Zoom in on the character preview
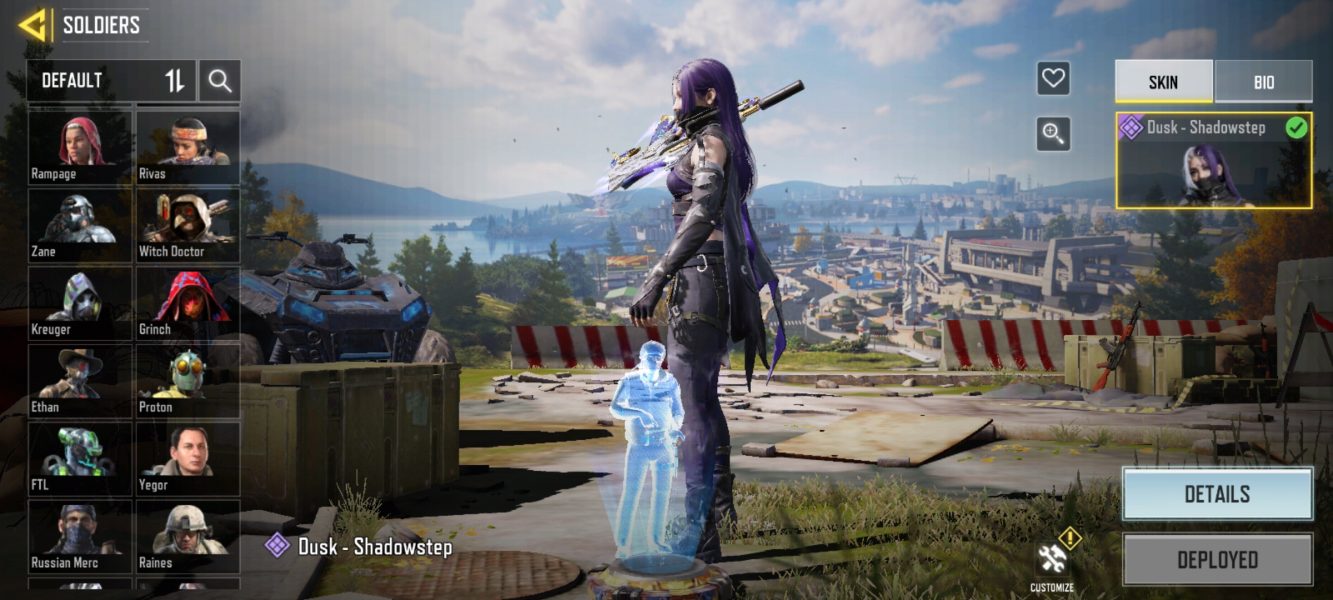Screen dimensions: 1333x600 point(1053,133)
